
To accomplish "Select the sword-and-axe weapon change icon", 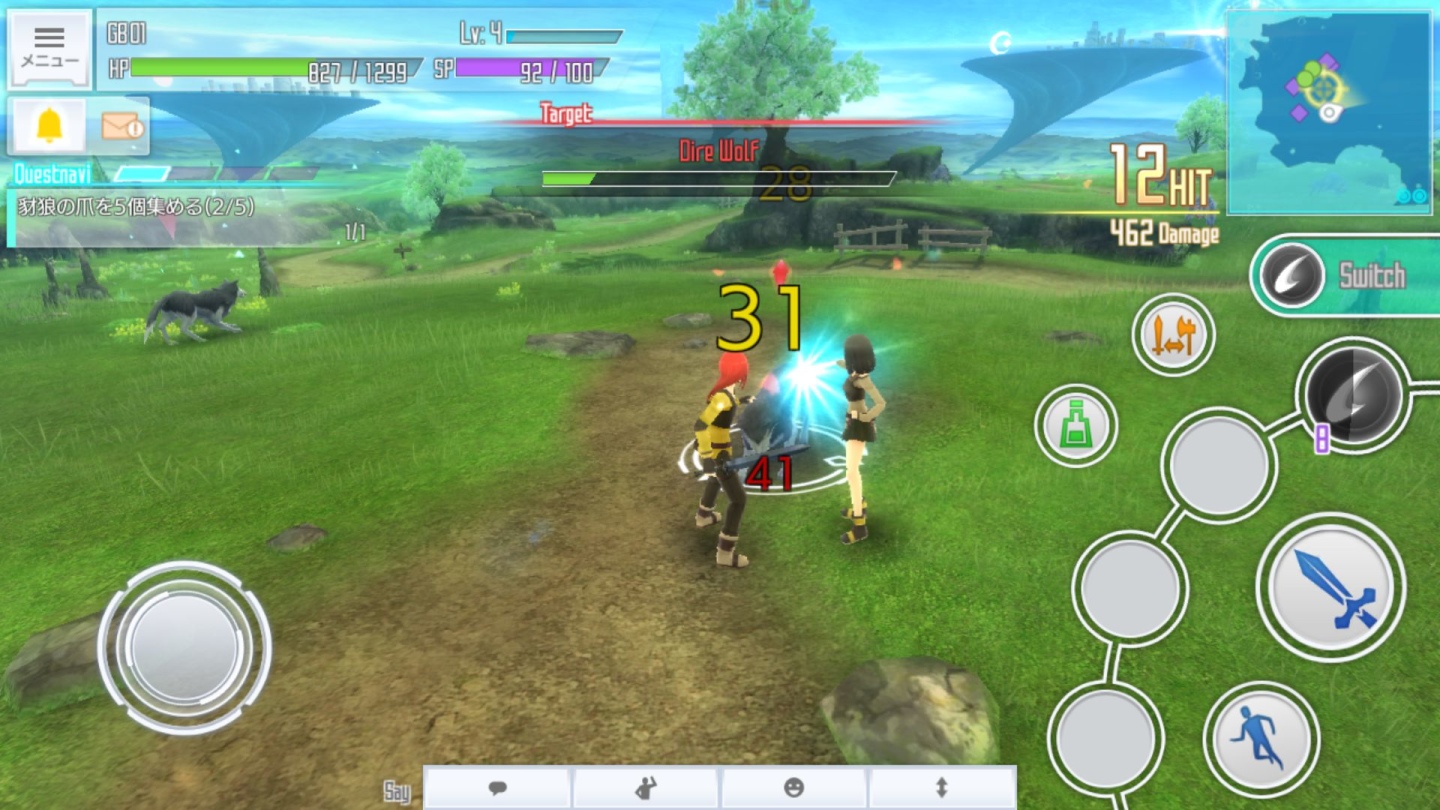I will click(1173, 336).
